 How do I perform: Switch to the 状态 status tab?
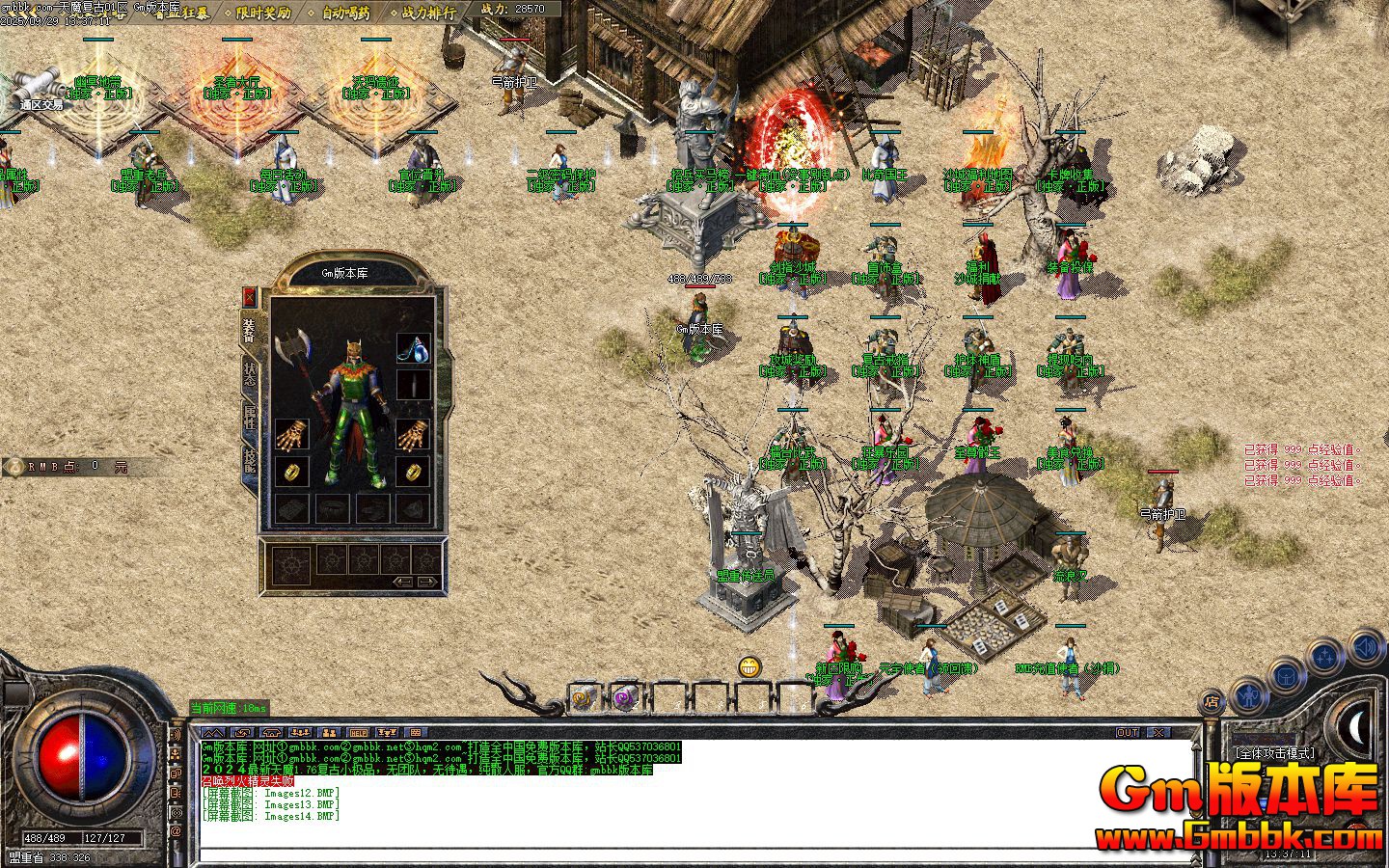250,372
